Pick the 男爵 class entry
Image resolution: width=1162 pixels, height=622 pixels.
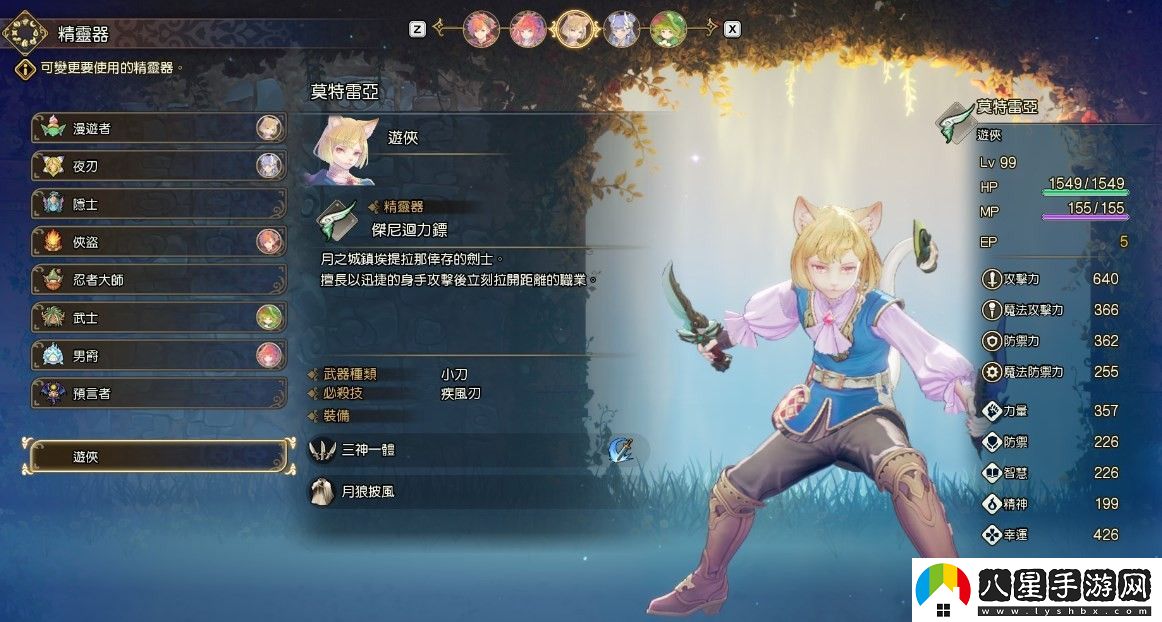[158, 356]
